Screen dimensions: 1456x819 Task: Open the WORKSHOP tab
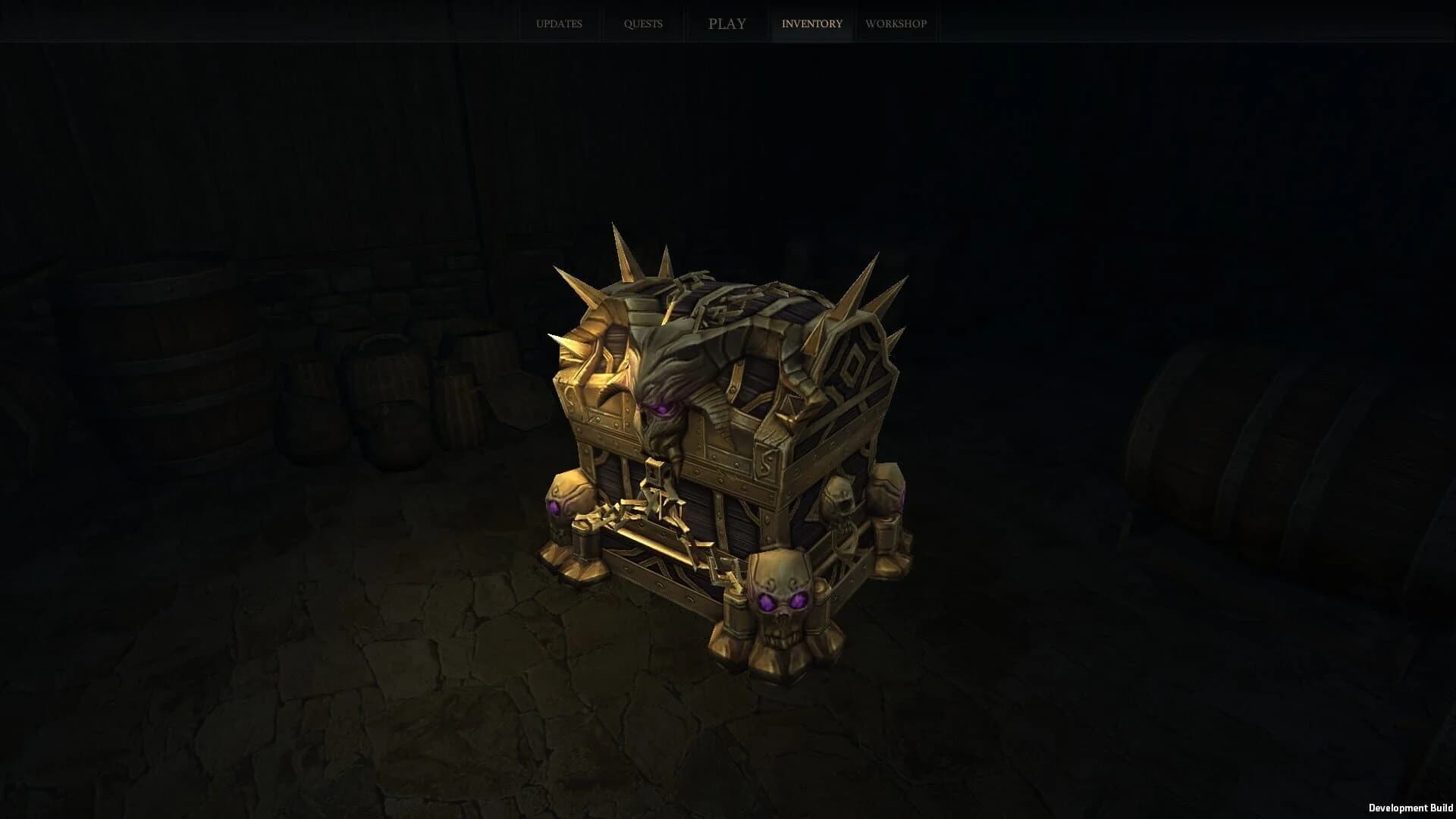click(x=896, y=24)
